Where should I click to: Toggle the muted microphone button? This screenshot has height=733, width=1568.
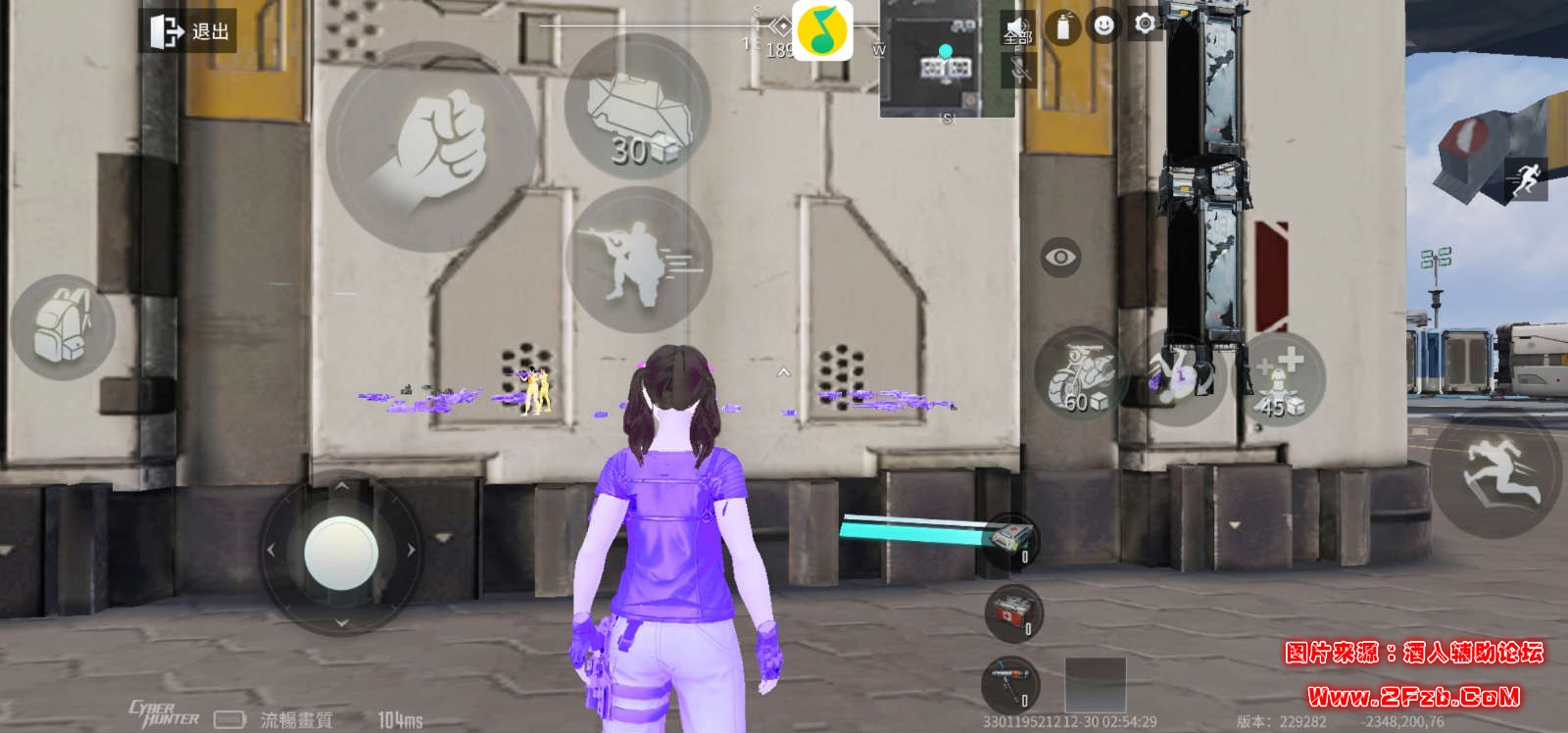point(1020,70)
